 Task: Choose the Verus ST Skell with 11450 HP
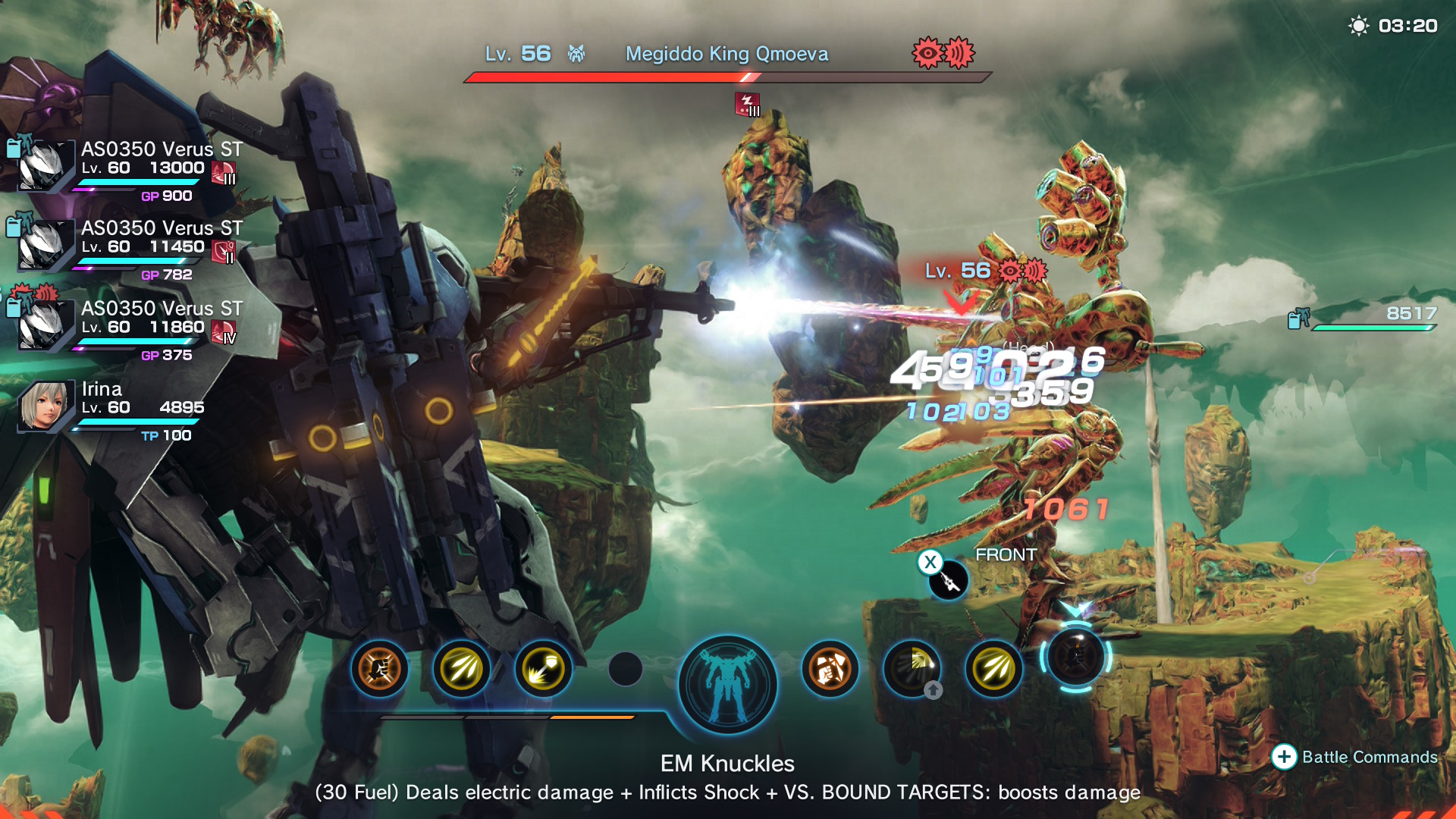(x=45, y=245)
